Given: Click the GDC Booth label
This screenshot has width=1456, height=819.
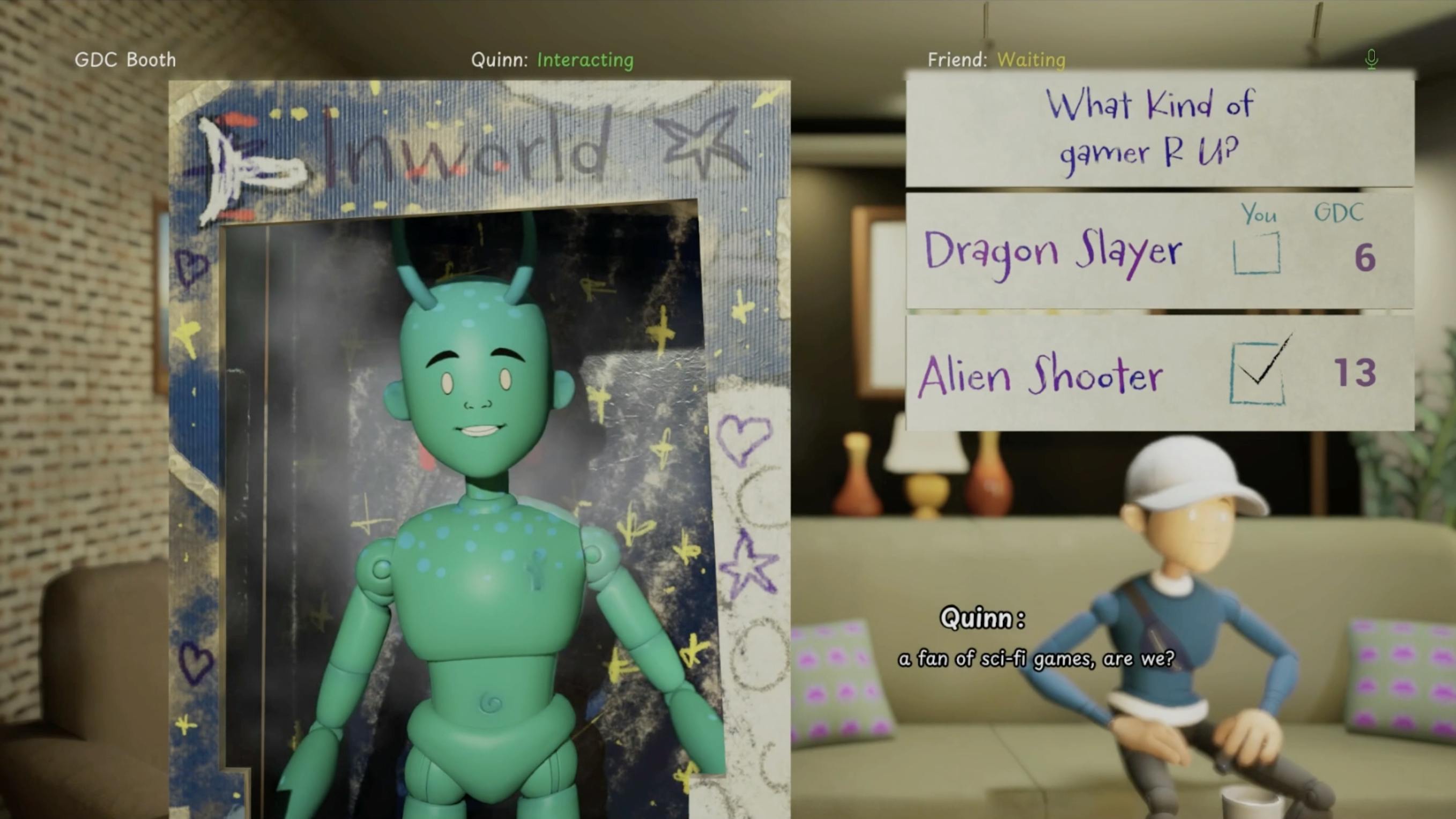Looking at the screenshot, I should [x=124, y=60].
